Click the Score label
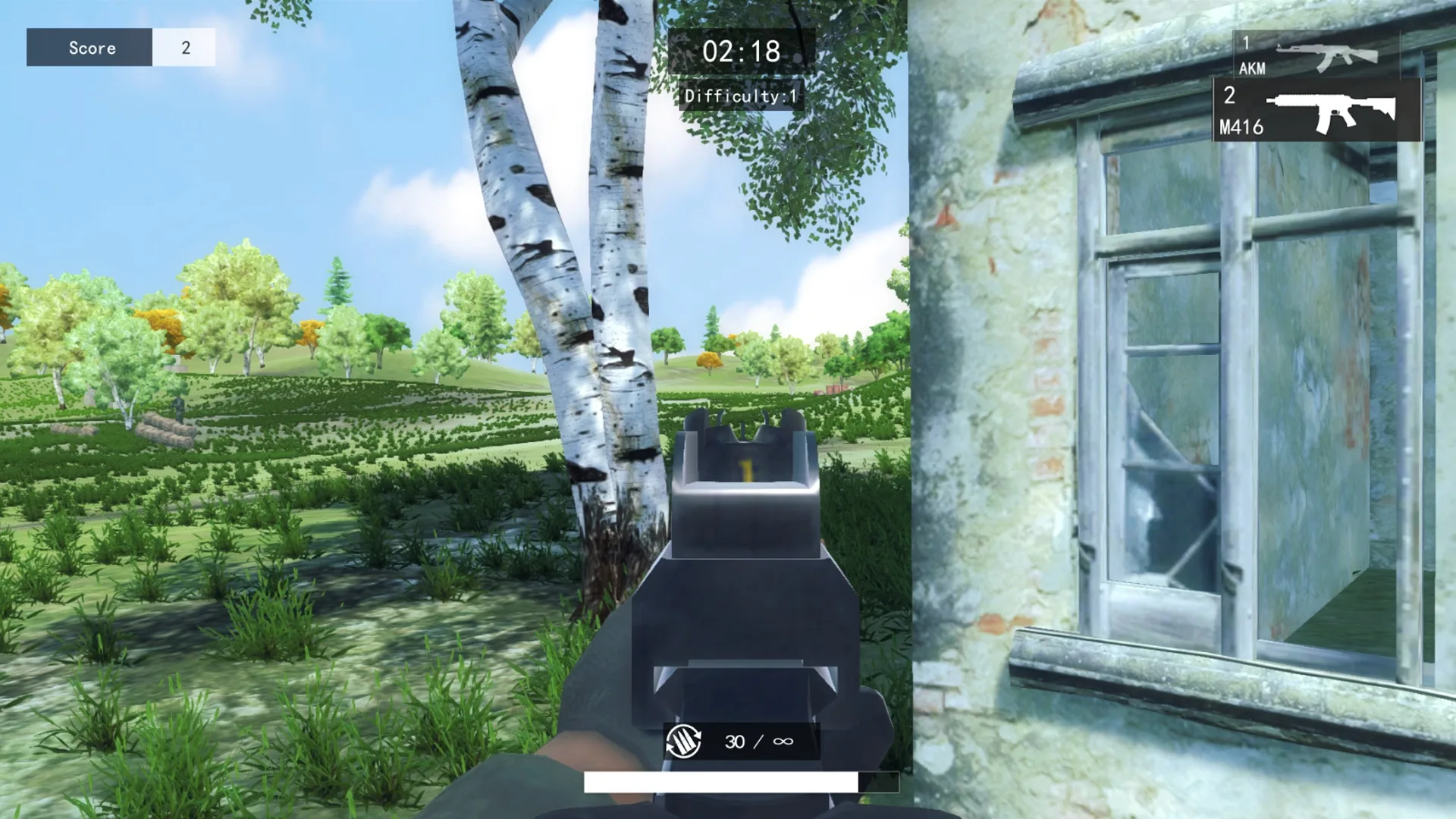The width and height of the screenshot is (1456, 819). [93, 48]
